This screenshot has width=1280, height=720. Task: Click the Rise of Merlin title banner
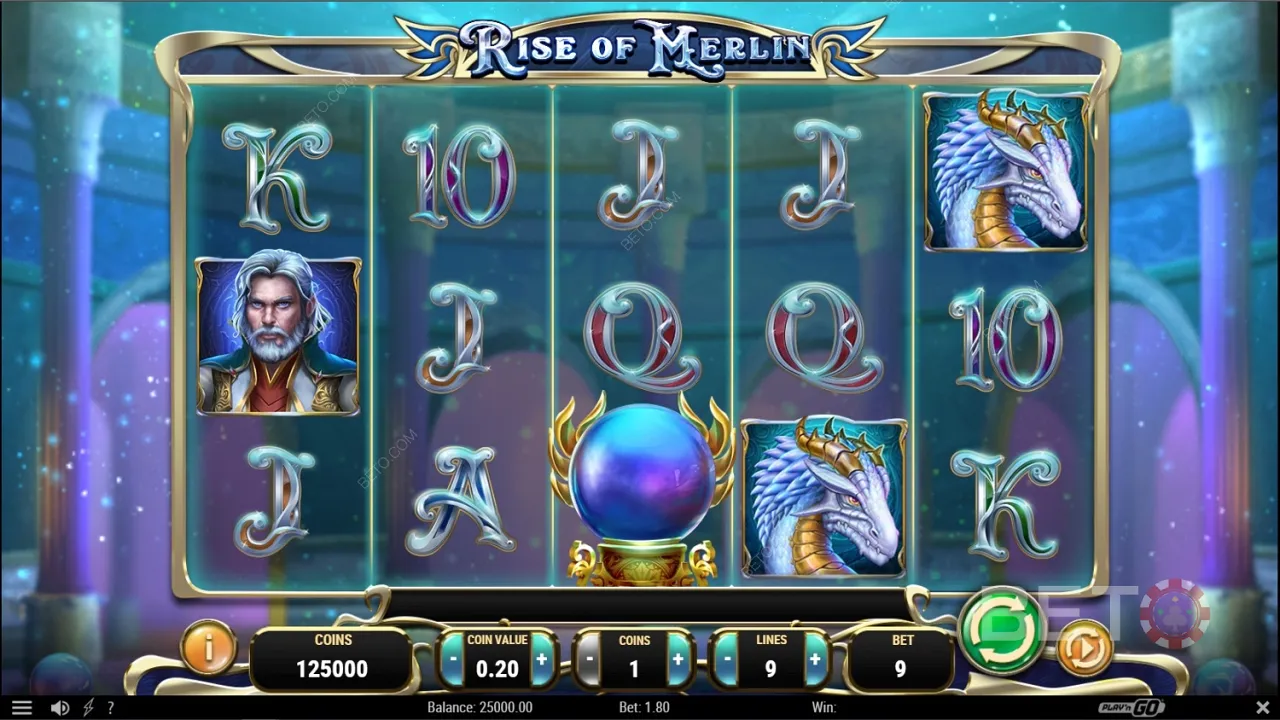[x=640, y=45]
